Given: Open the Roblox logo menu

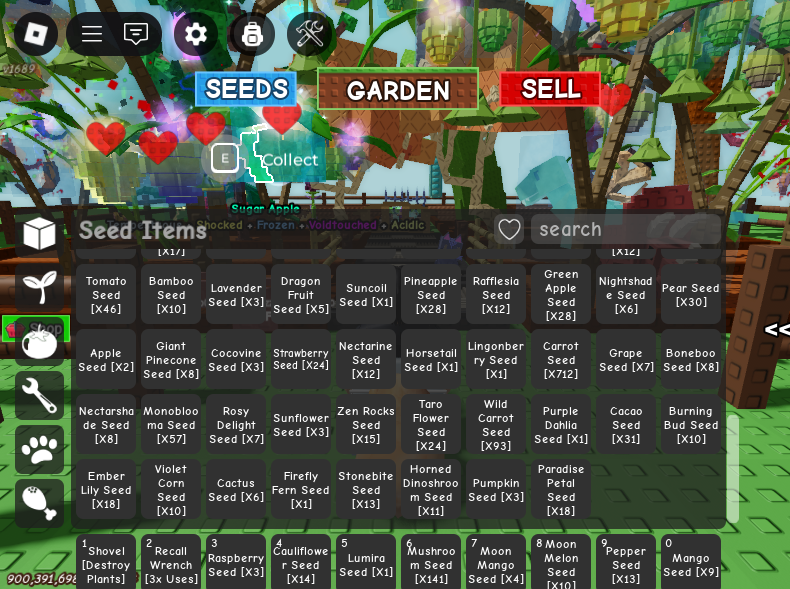Looking at the screenshot, I should (36, 34).
